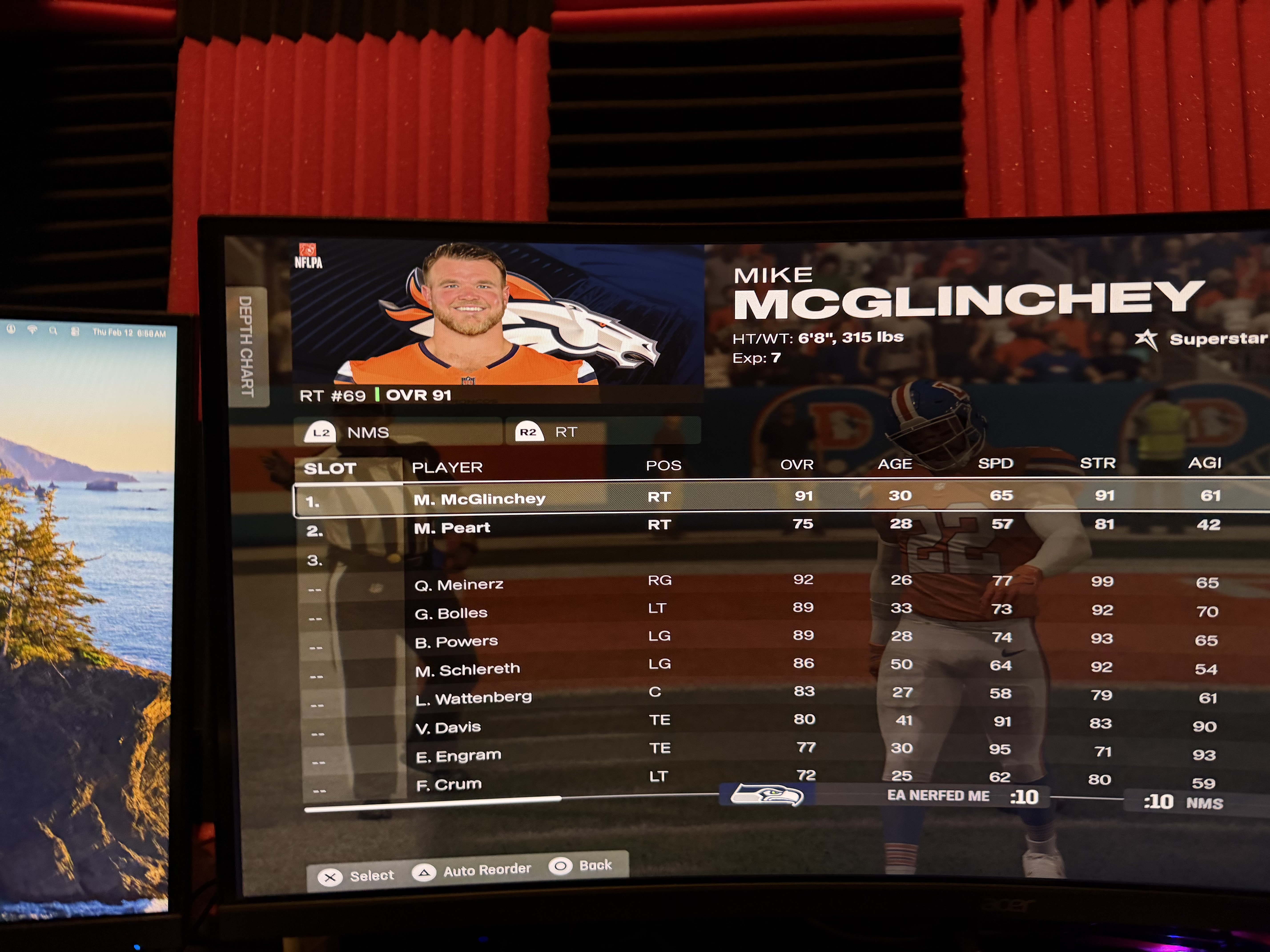The height and width of the screenshot is (952, 1270).
Task: Sort the list by OVR column
Action: tap(796, 464)
